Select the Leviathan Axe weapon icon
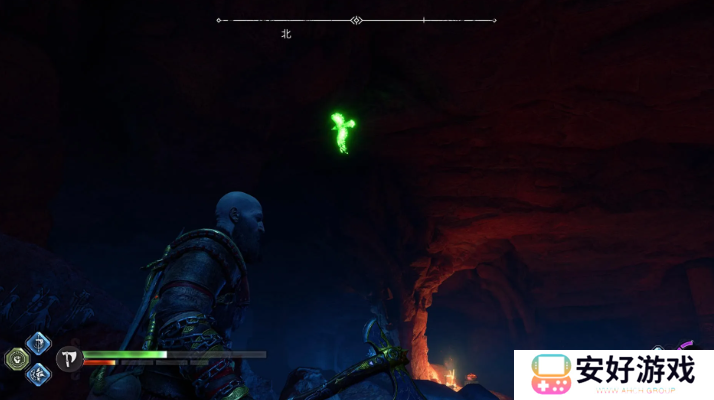This screenshot has height=400, width=714. pos(69,359)
